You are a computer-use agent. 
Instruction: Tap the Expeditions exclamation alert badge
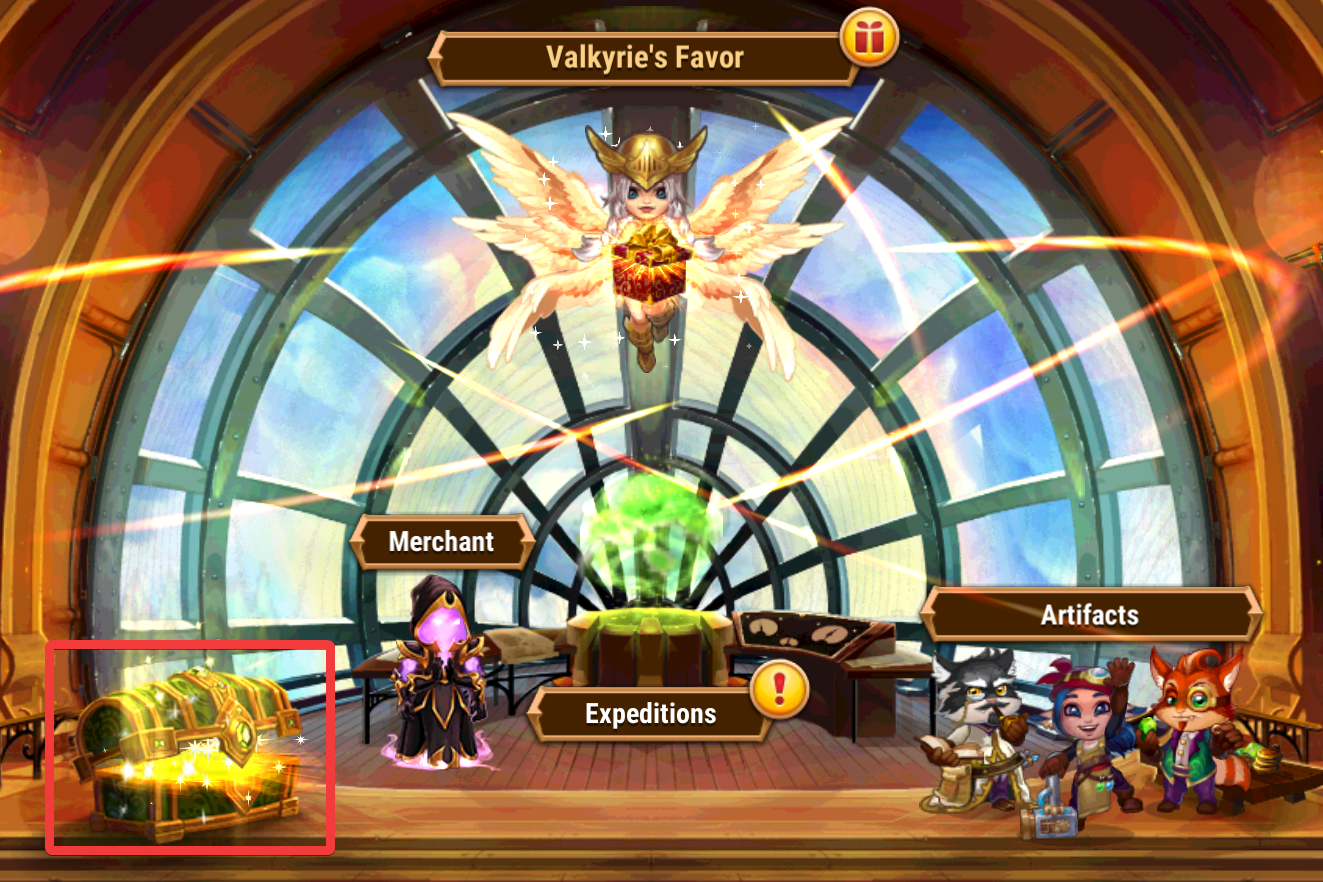click(778, 689)
